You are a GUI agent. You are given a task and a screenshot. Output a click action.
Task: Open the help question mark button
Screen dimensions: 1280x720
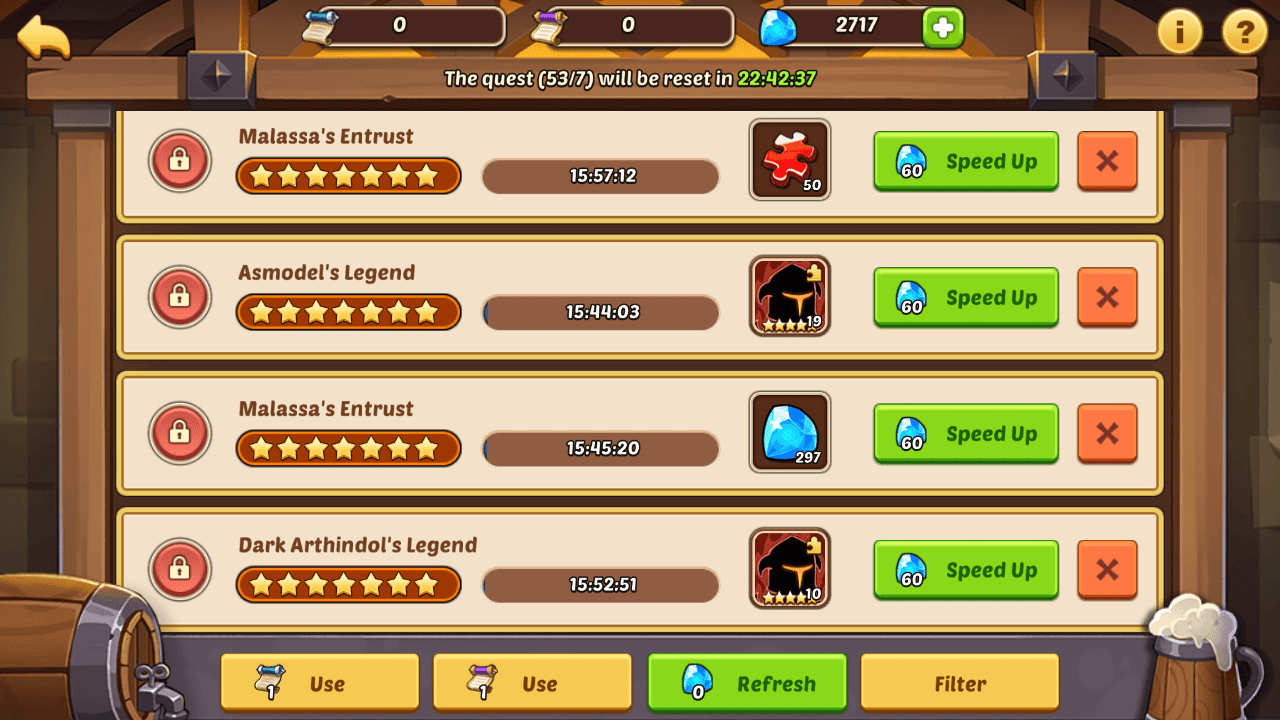coord(1243,32)
